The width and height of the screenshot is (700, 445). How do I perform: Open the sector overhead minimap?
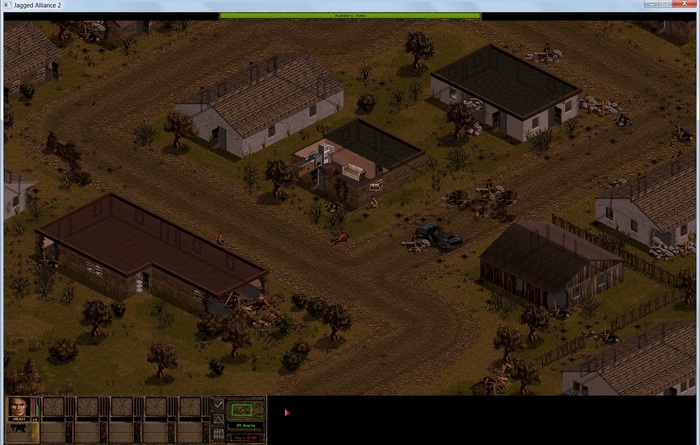pyautogui.click(x=246, y=409)
